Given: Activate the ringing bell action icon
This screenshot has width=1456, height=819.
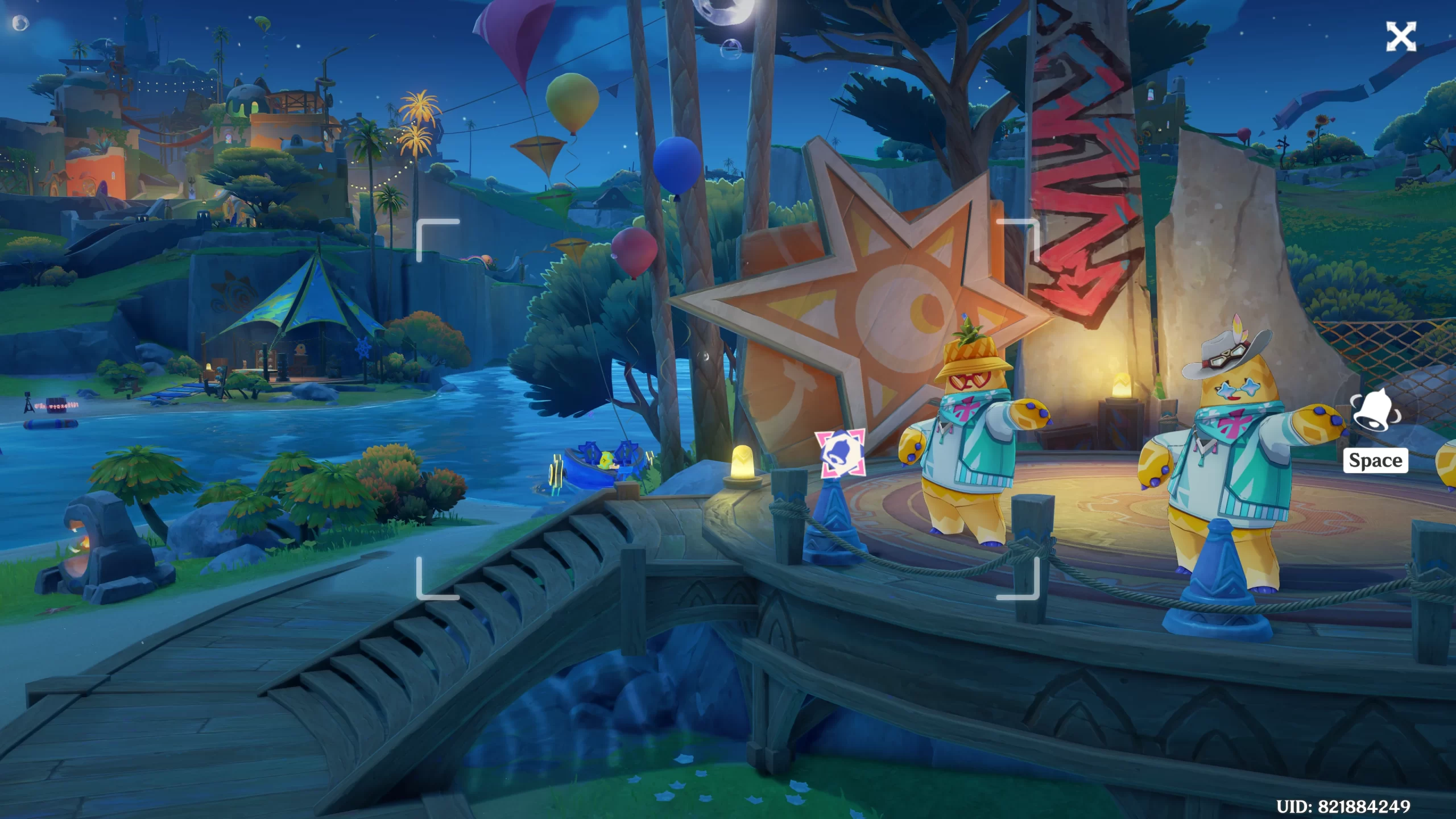Looking at the screenshot, I should pyautogui.click(x=1375, y=411).
